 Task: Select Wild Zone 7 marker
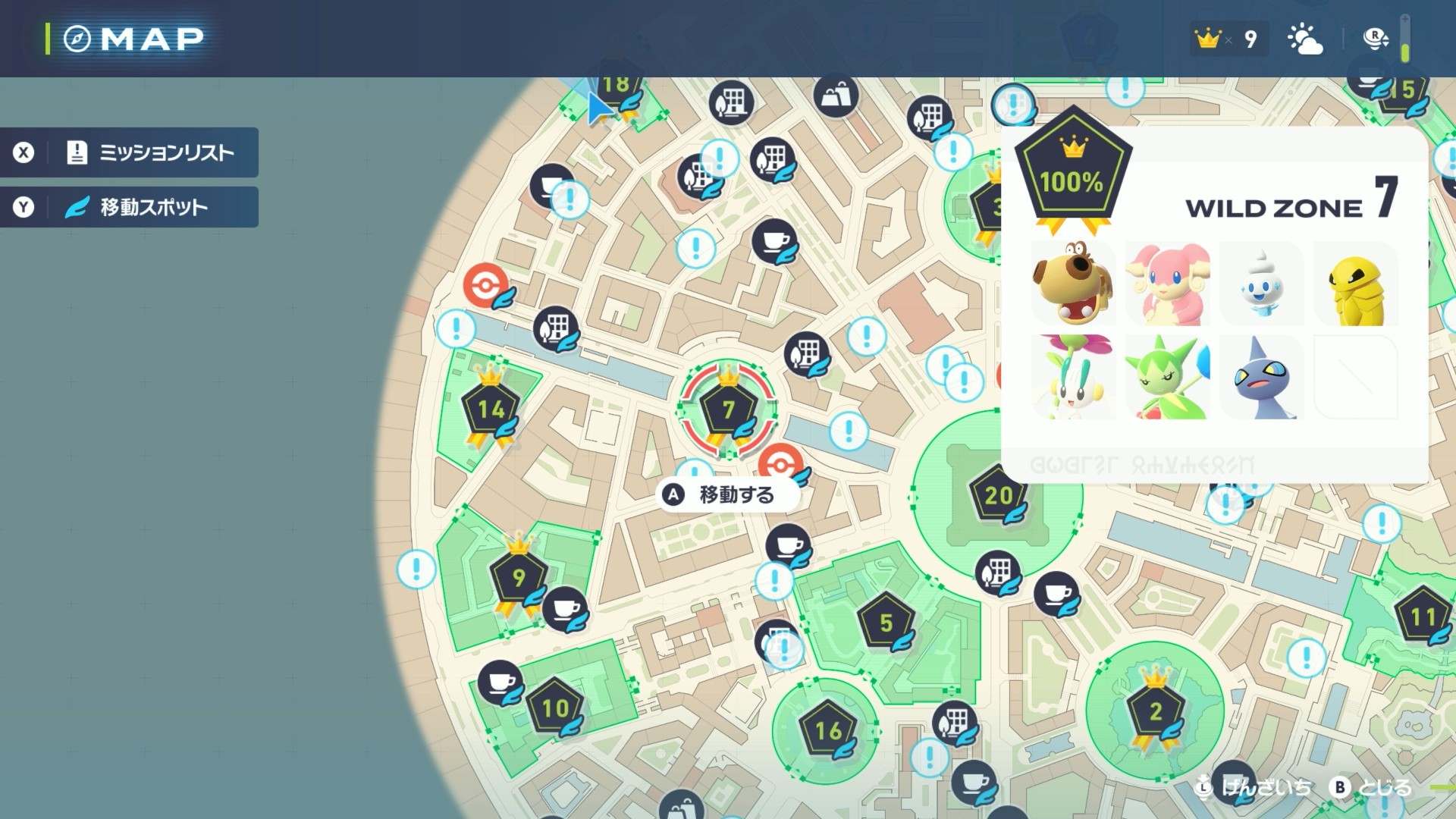click(x=728, y=410)
